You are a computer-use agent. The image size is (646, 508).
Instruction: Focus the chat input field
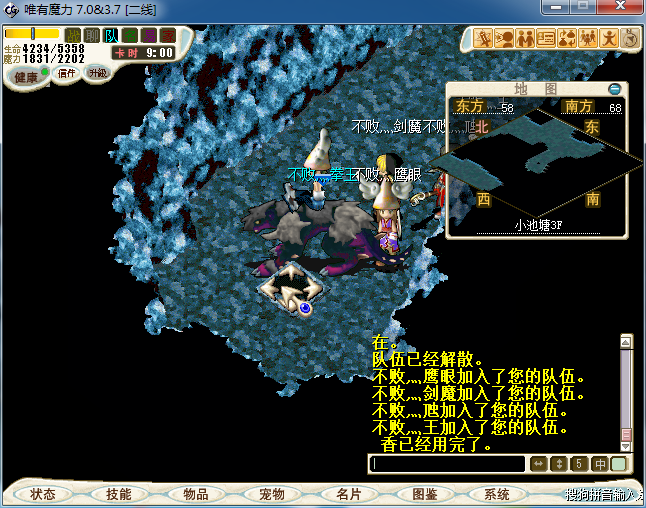(x=447, y=464)
